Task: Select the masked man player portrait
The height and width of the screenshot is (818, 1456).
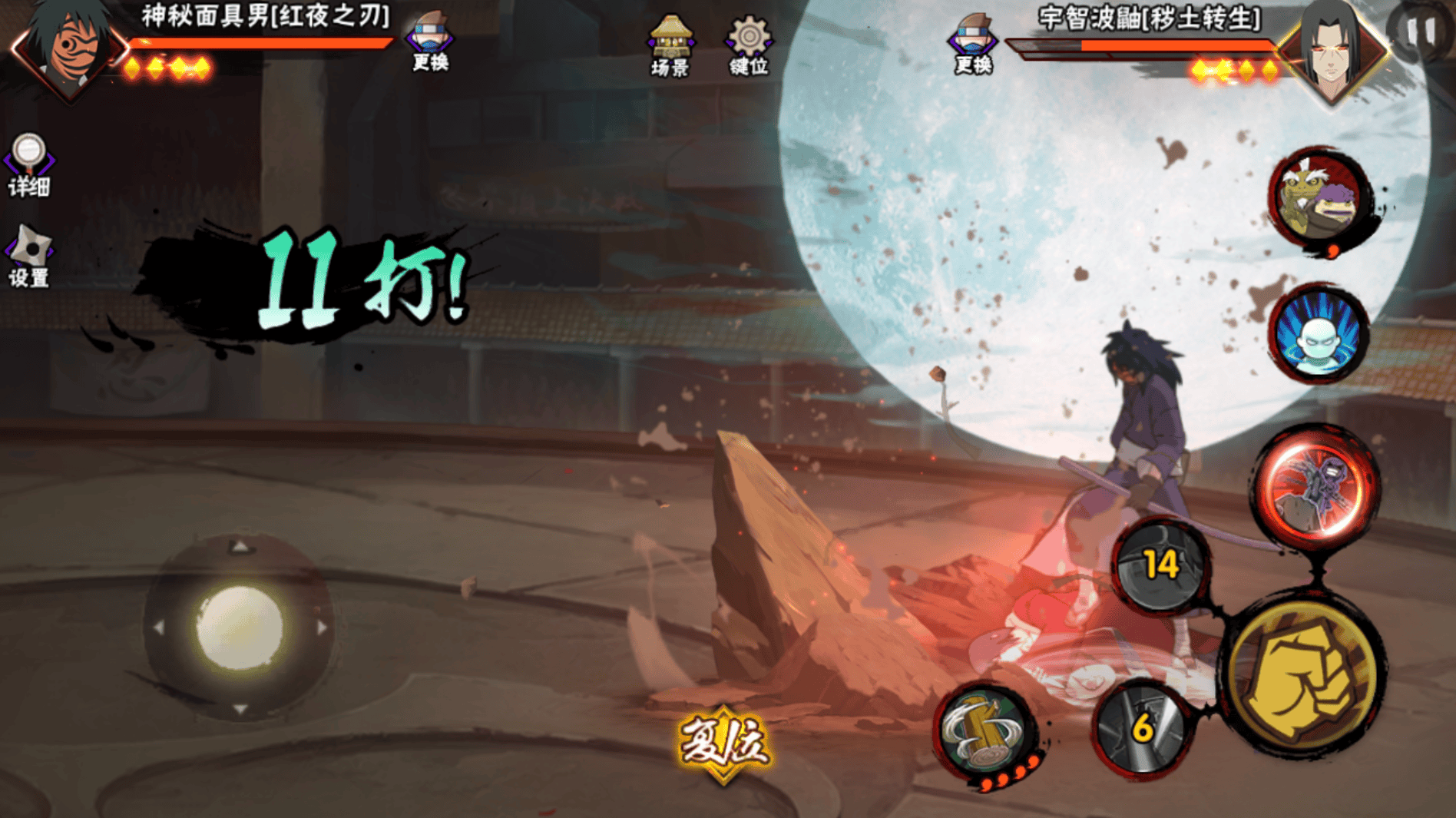Action: (69, 46)
